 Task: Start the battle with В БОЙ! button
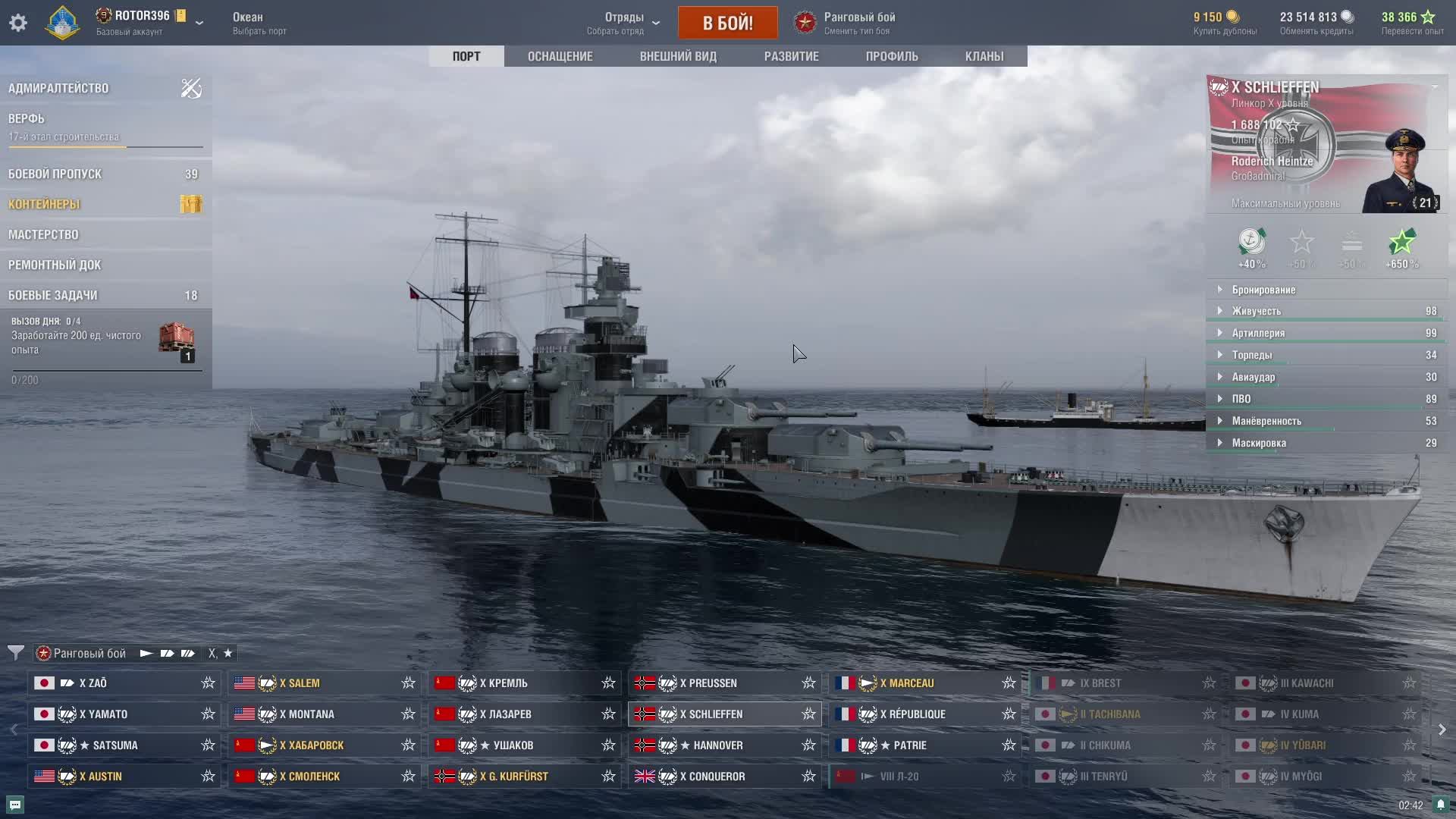tap(727, 23)
